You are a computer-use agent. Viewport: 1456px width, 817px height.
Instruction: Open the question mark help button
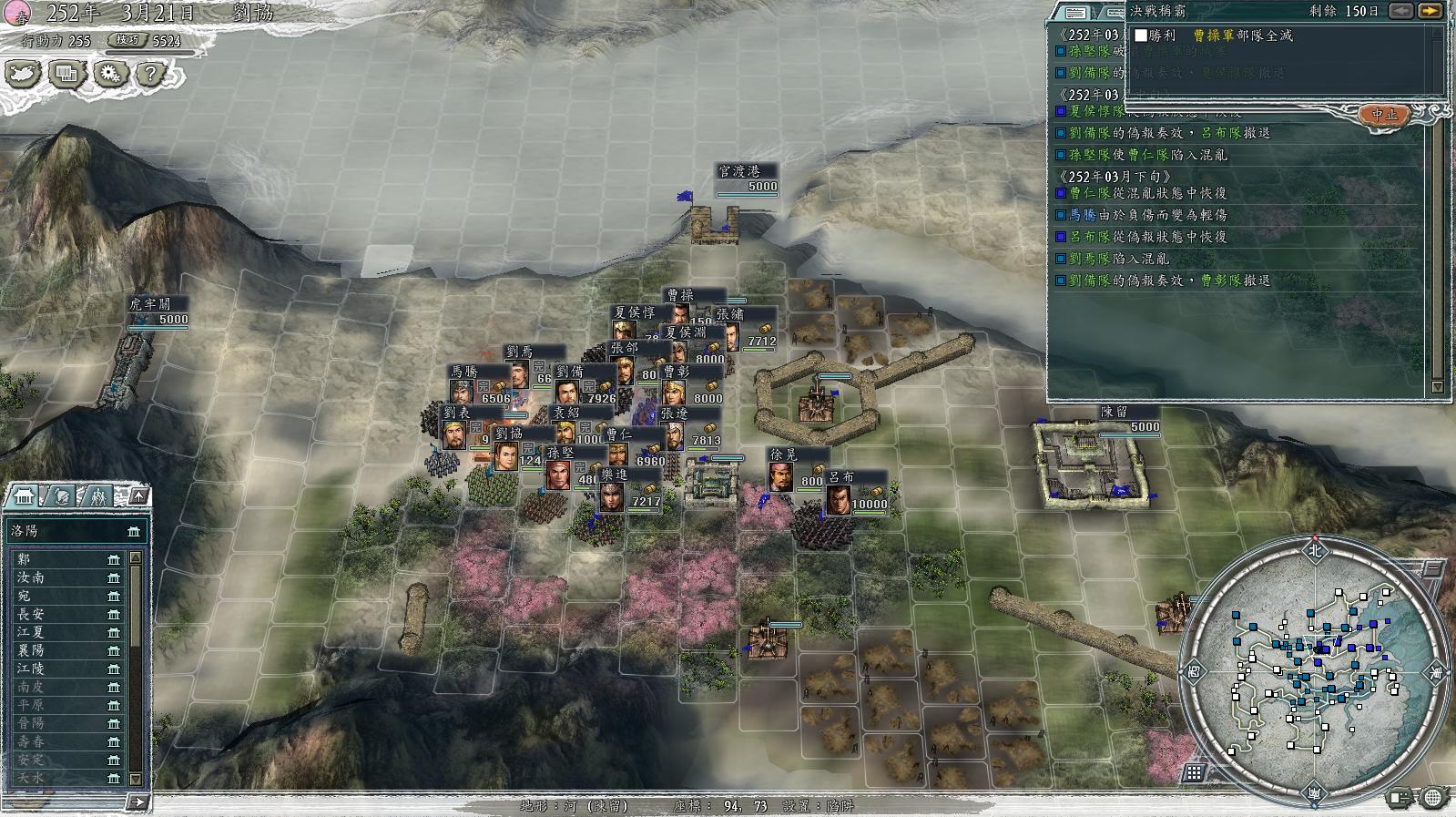[151, 73]
